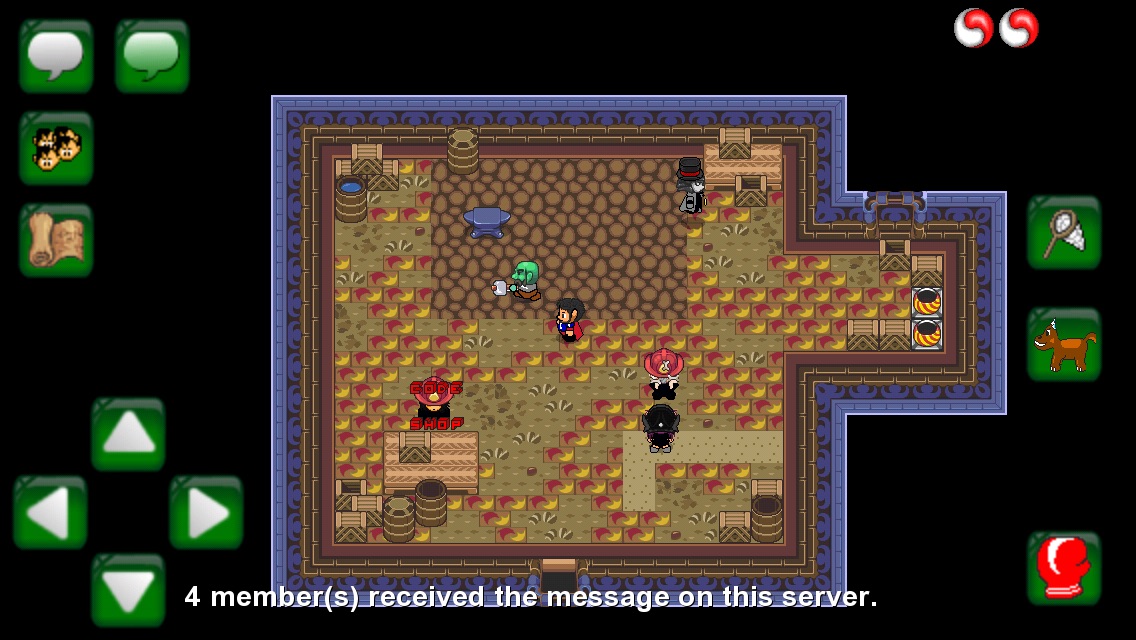Tap the down arrow on the D-pad
This screenshot has width=1136, height=640.
(128, 590)
